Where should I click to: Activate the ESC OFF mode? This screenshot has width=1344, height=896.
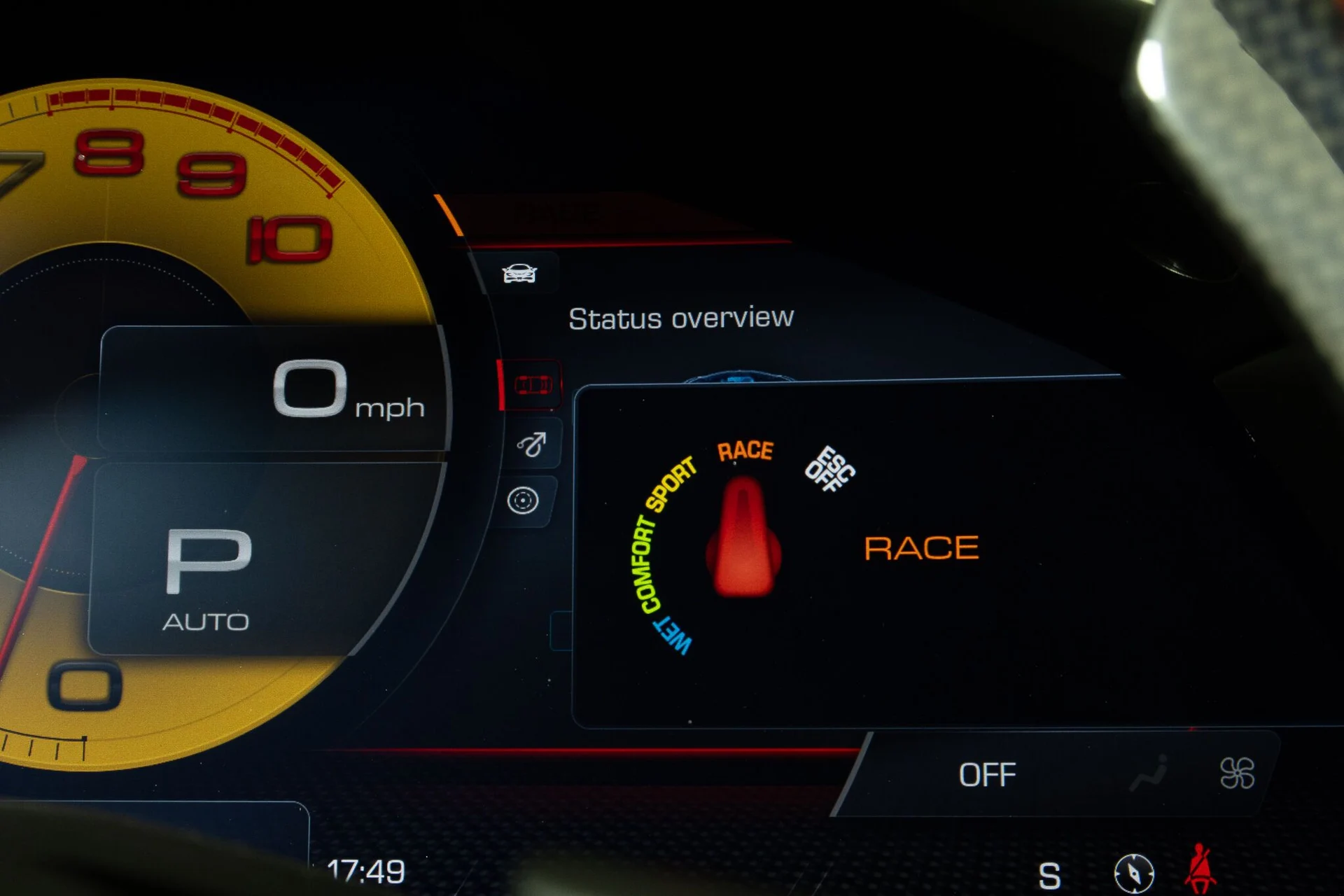tap(829, 469)
